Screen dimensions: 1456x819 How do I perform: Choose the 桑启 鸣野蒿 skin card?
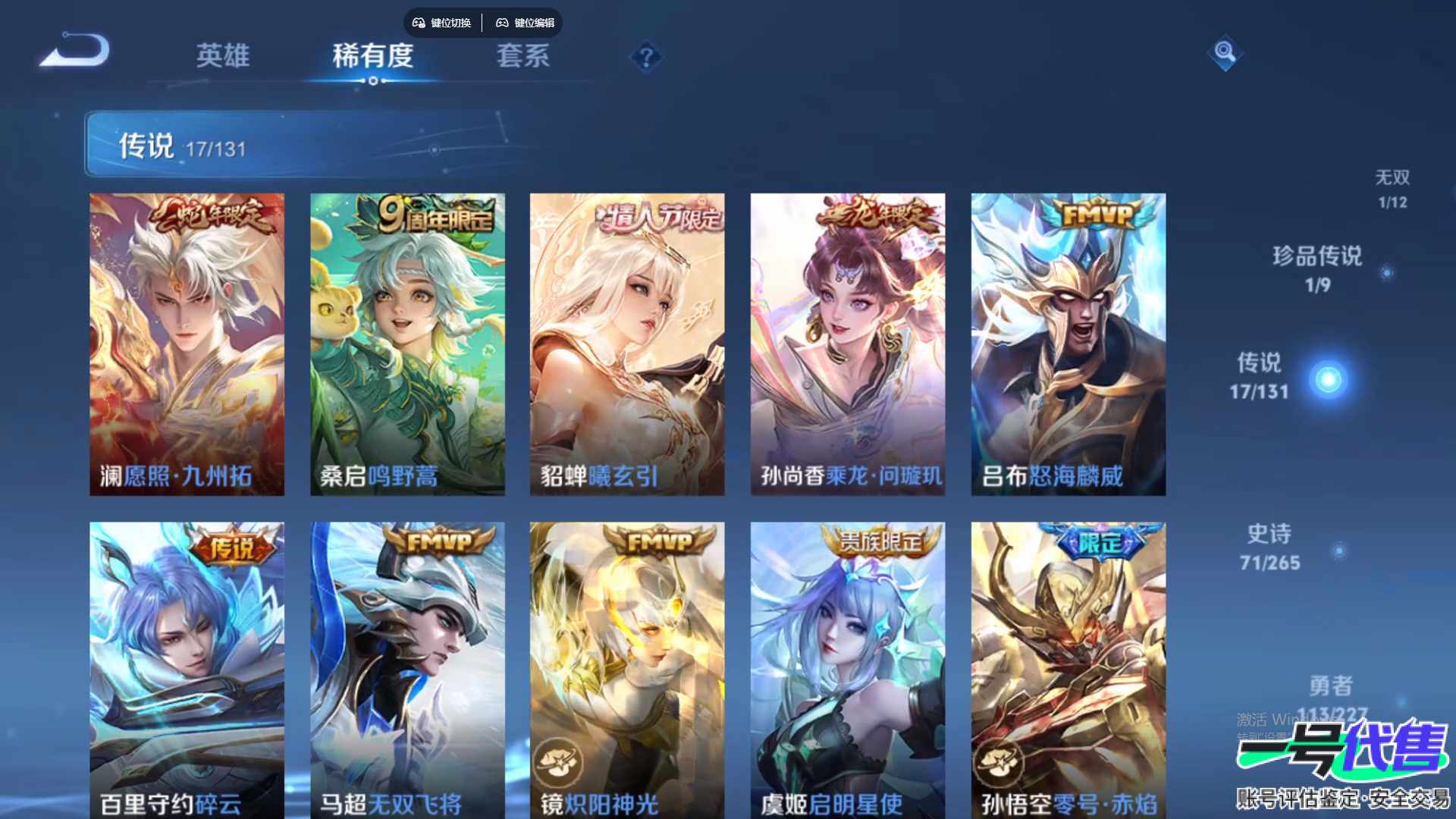407,344
